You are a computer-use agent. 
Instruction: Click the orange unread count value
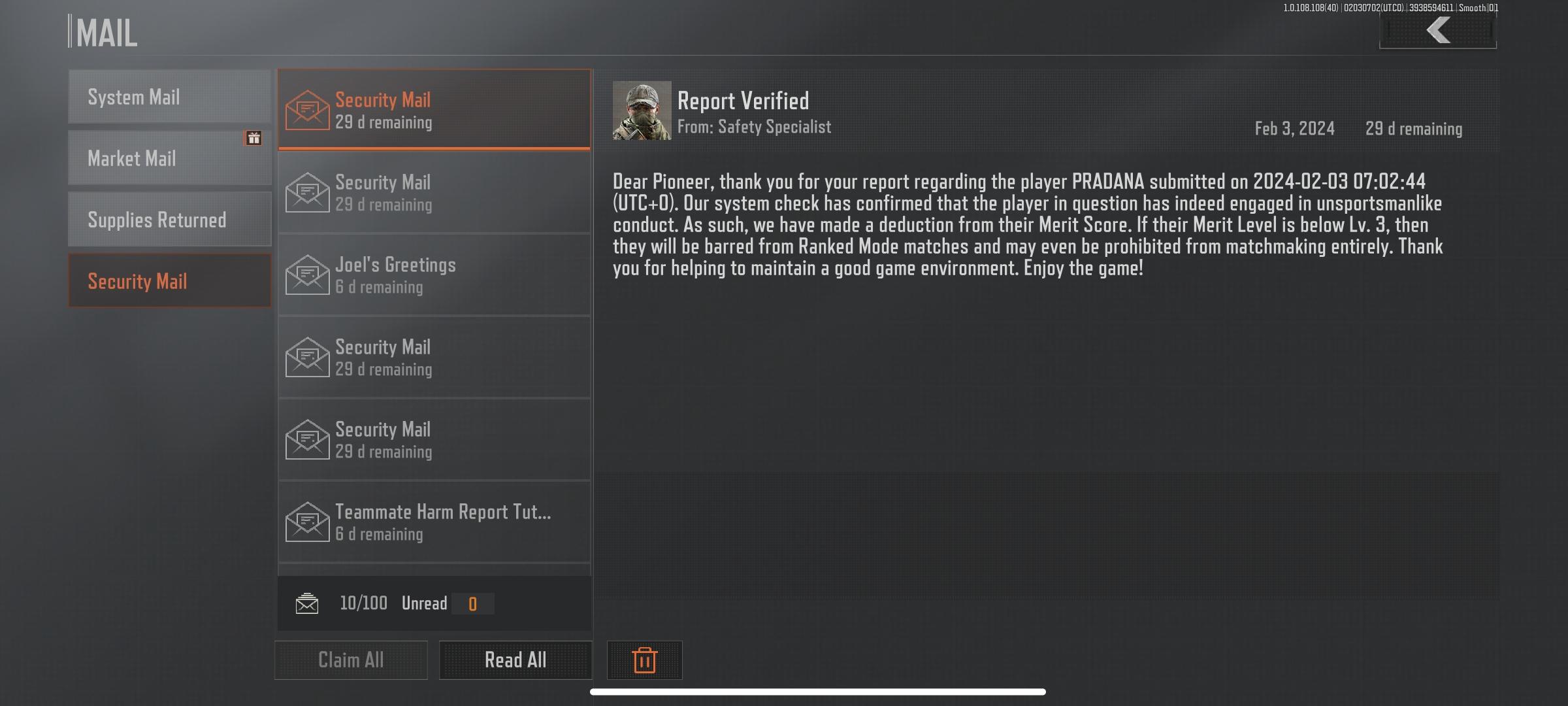click(x=472, y=603)
